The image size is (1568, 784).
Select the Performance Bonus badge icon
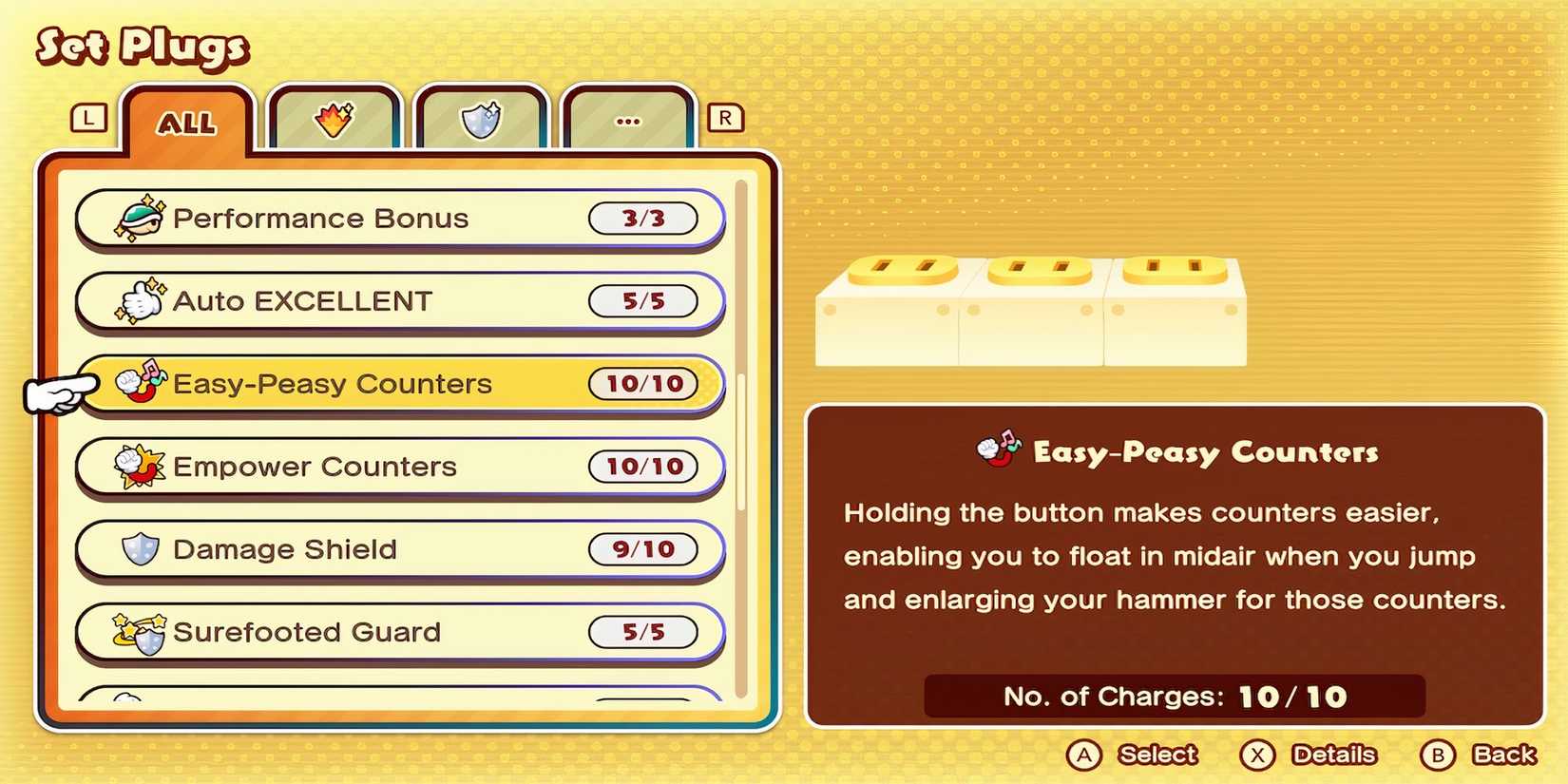click(x=138, y=218)
